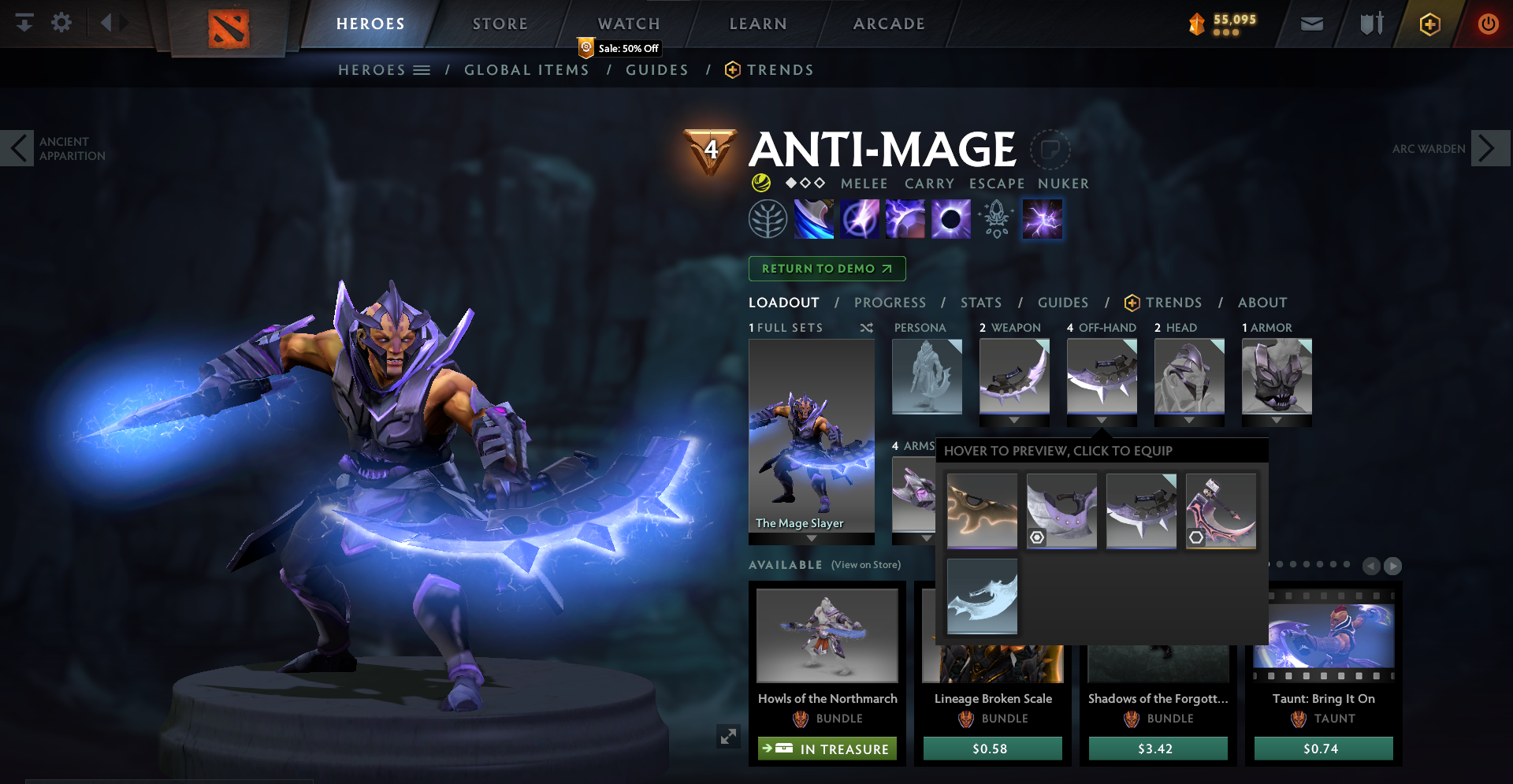Click the Aghanim's Scepter upgrade icon

(x=995, y=218)
